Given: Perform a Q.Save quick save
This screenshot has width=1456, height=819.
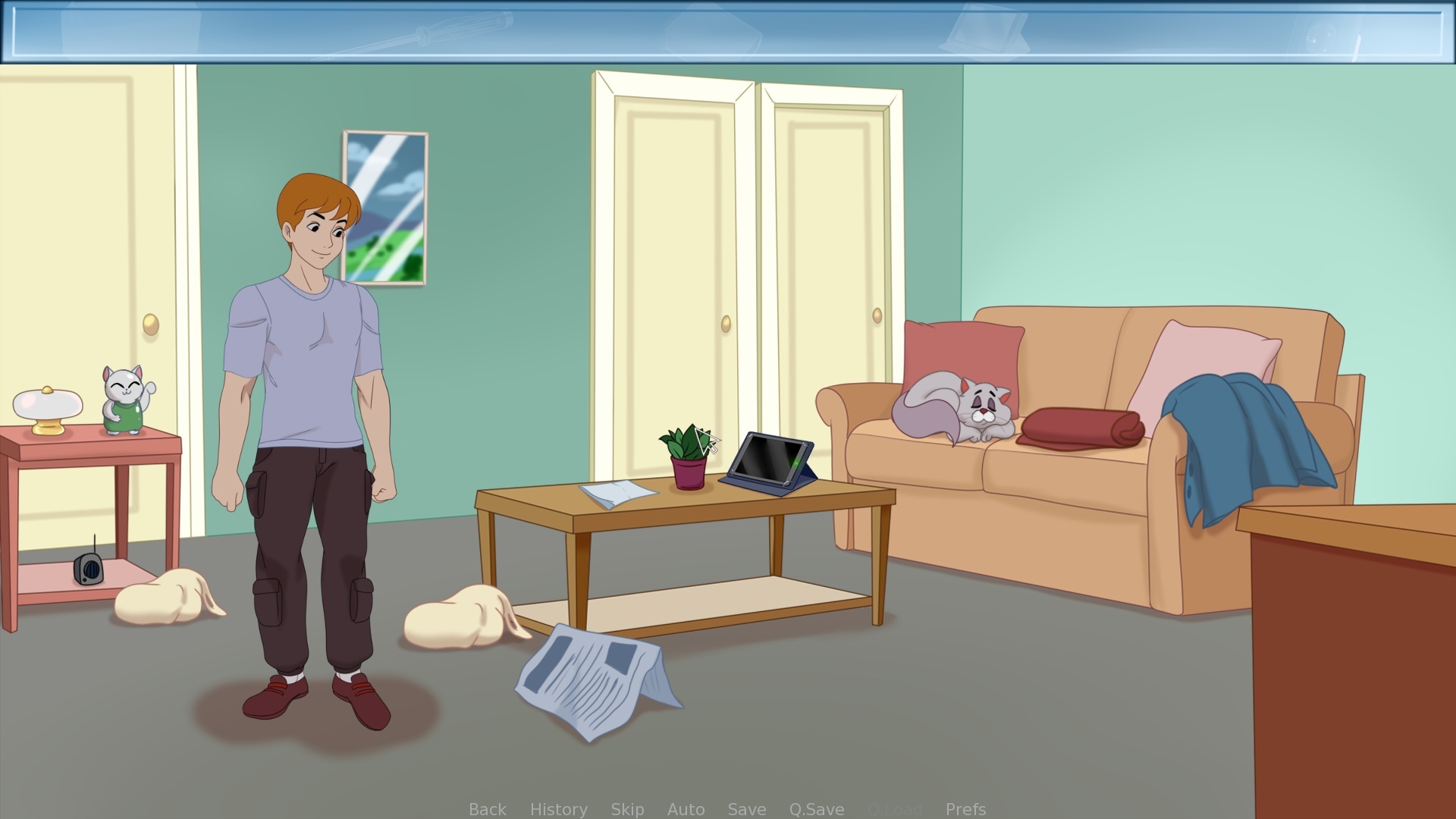Looking at the screenshot, I should click(x=816, y=809).
